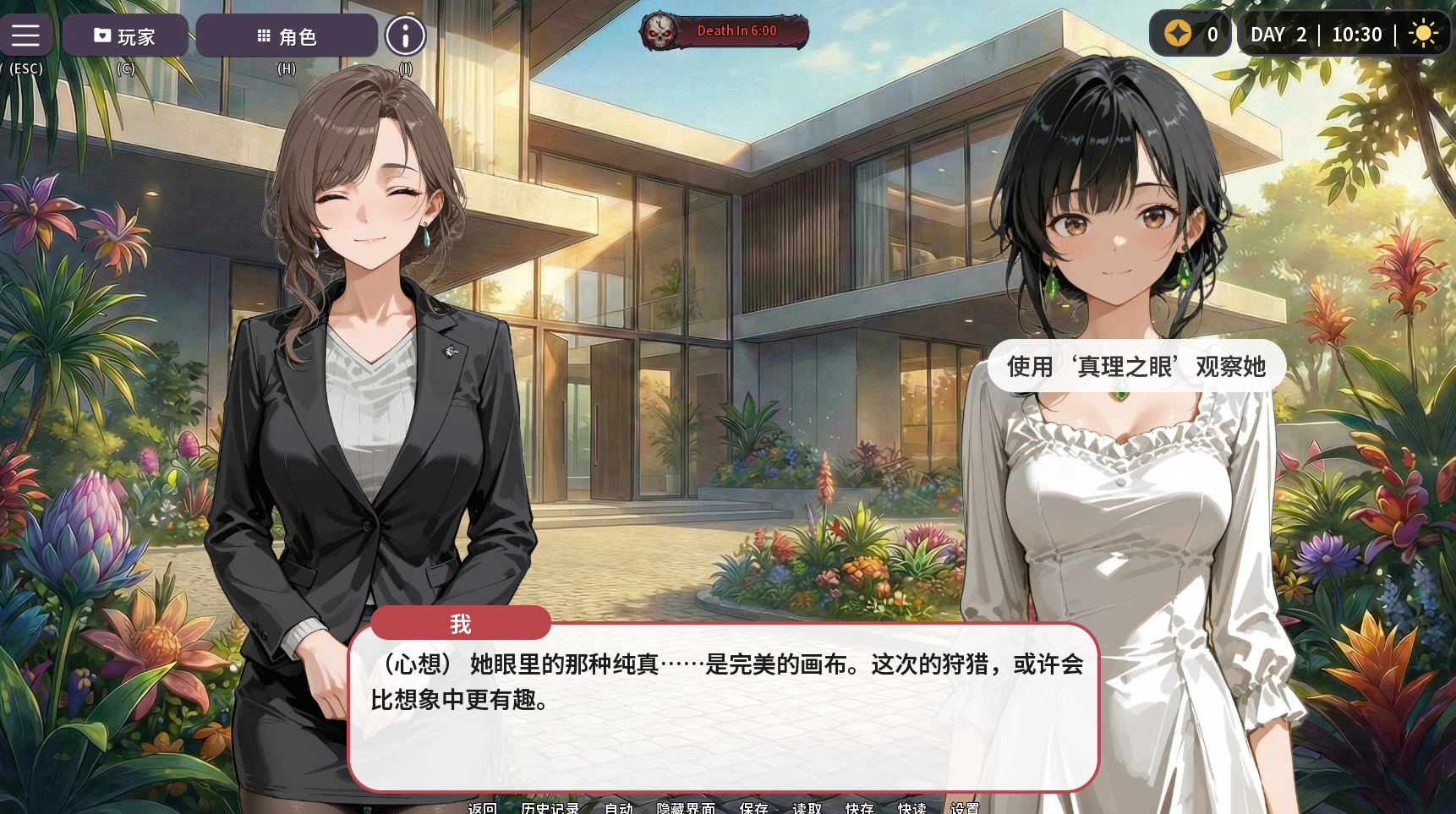Image resolution: width=1456 pixels, height=814 pixels.
Task: Open 设置 settings from bottom bar
Action: click(x=965, y=807)
